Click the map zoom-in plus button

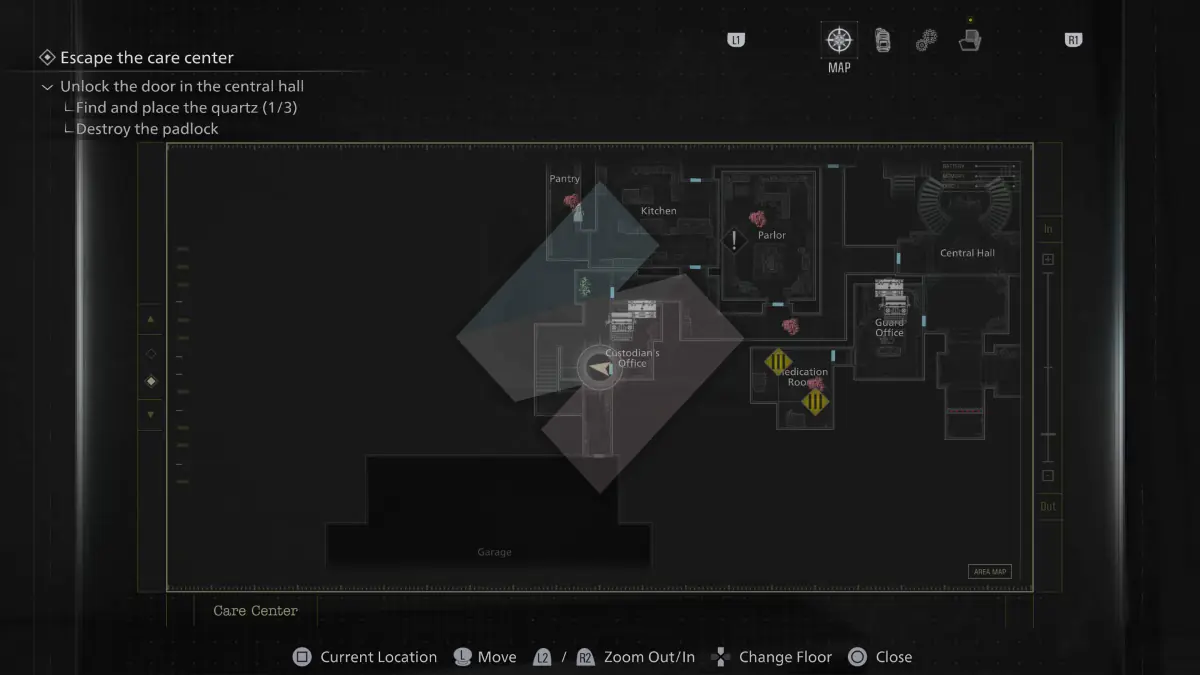1048,260
